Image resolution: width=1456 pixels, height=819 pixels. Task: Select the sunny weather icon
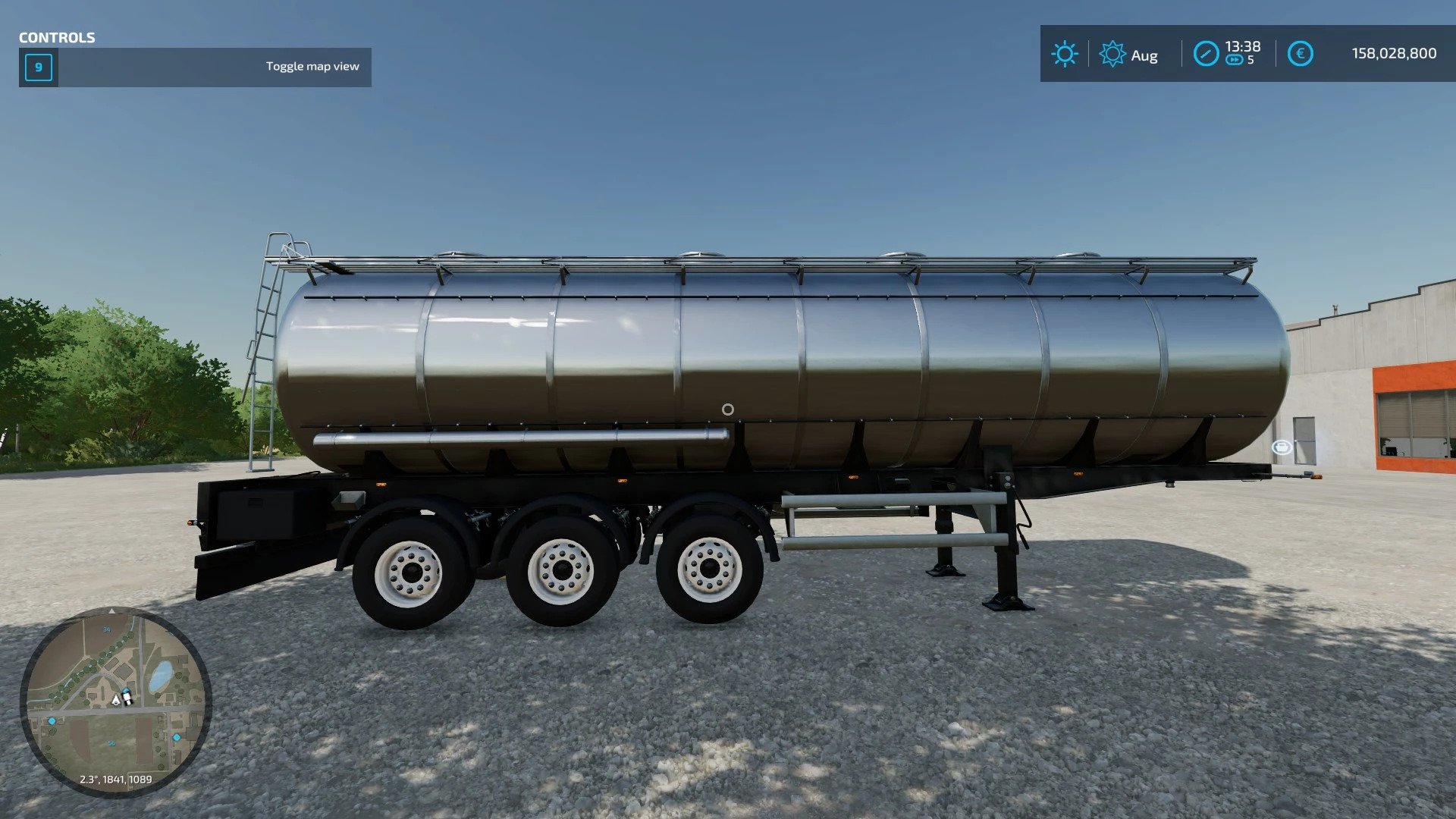[1064, 54]
